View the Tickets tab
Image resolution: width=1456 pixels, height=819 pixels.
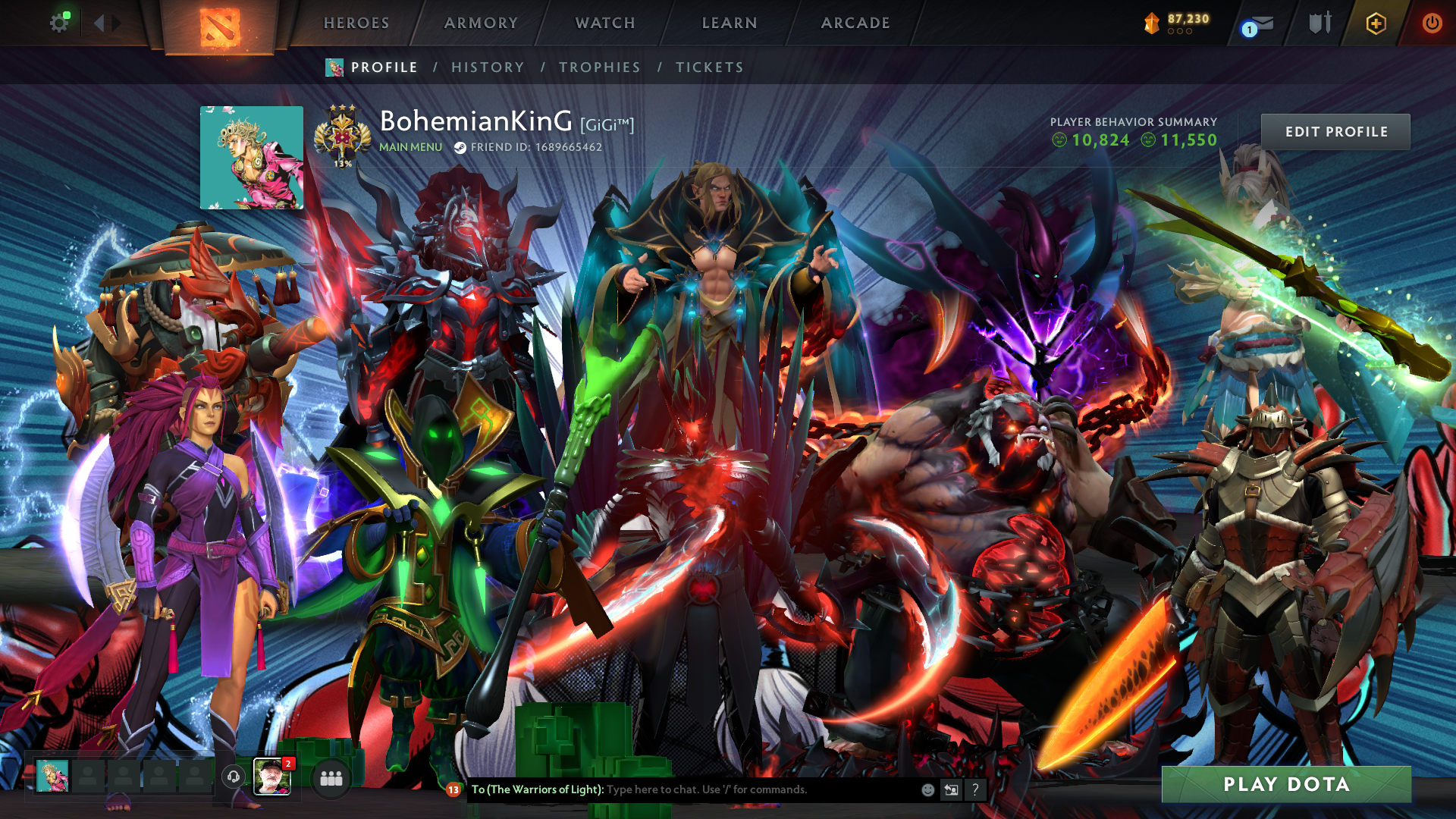tap(710, 67)
